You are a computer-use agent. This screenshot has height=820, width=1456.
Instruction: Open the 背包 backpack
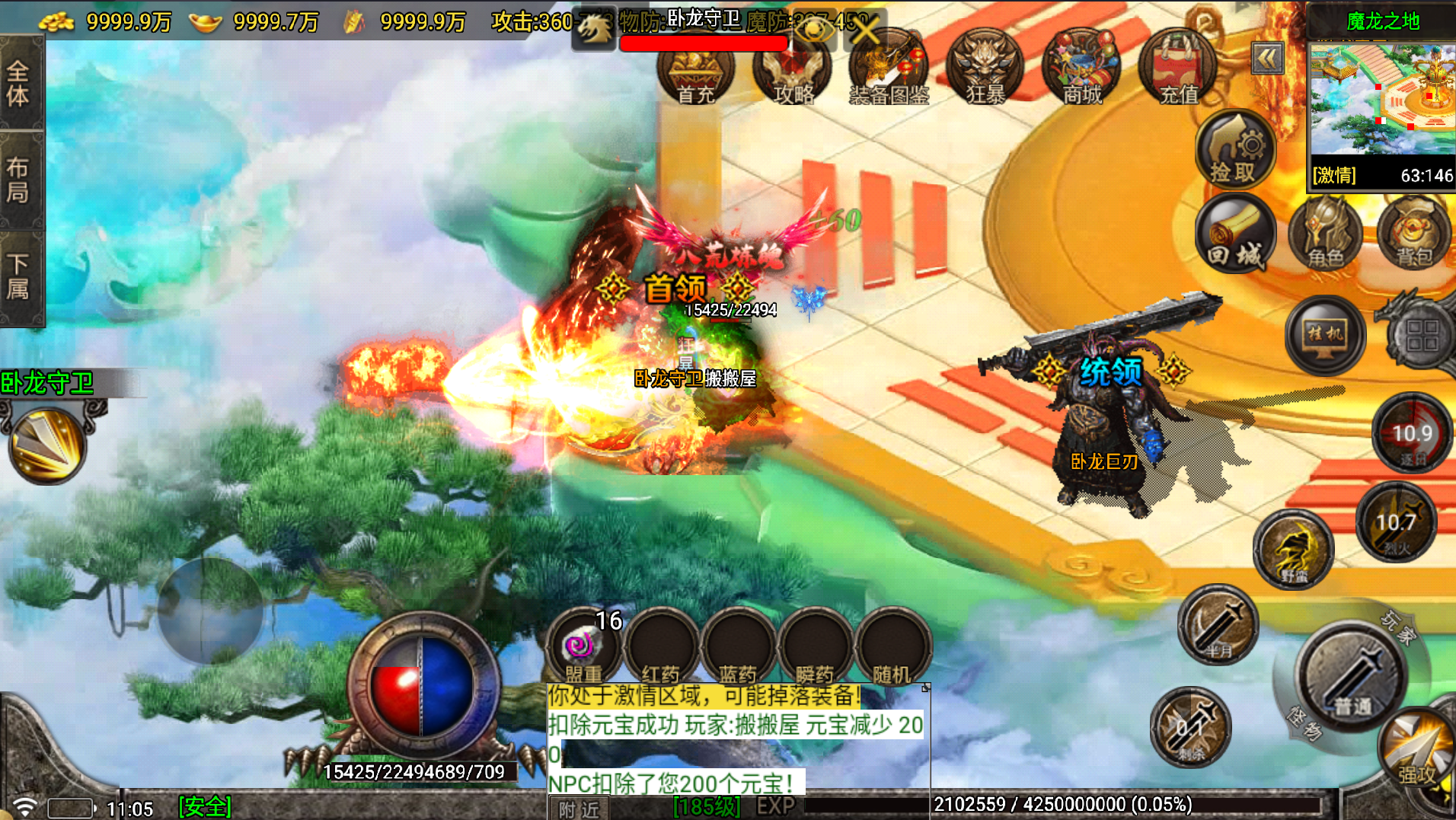click(1414, 235)
